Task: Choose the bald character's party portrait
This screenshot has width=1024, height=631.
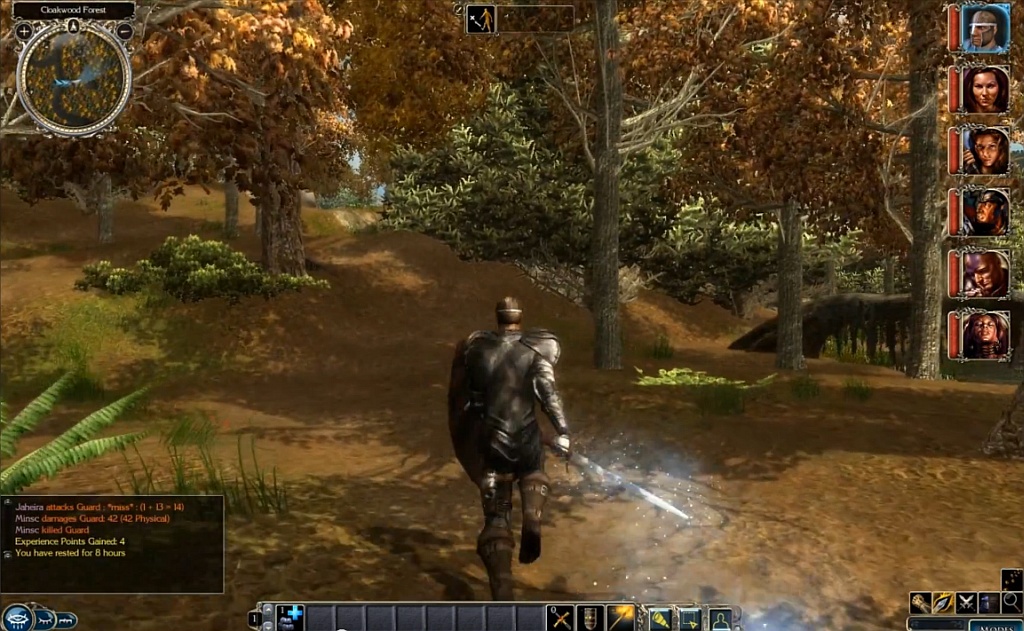Action: [985, 273]
